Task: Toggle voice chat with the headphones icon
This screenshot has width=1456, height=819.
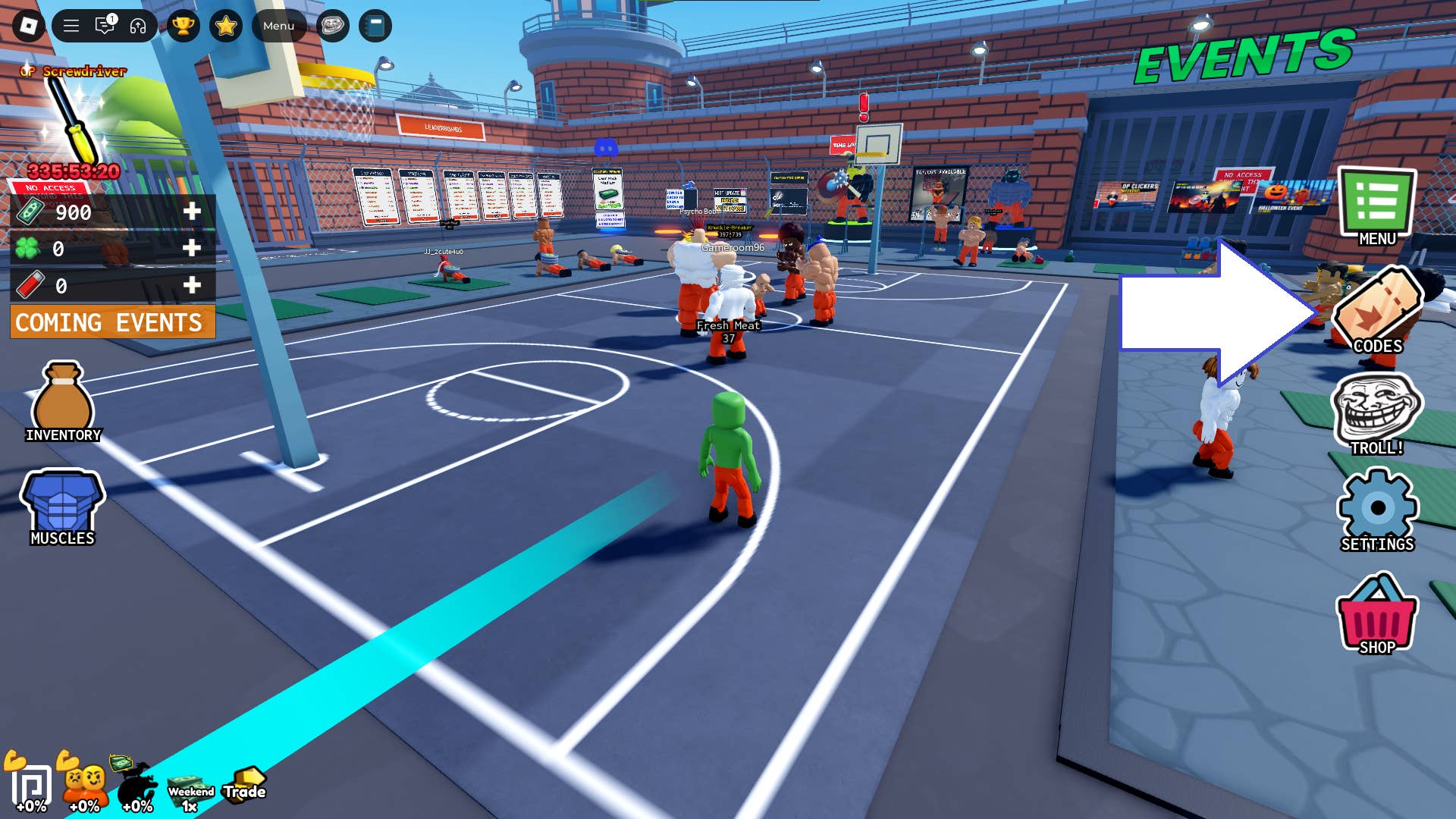Action: point(136,25)
